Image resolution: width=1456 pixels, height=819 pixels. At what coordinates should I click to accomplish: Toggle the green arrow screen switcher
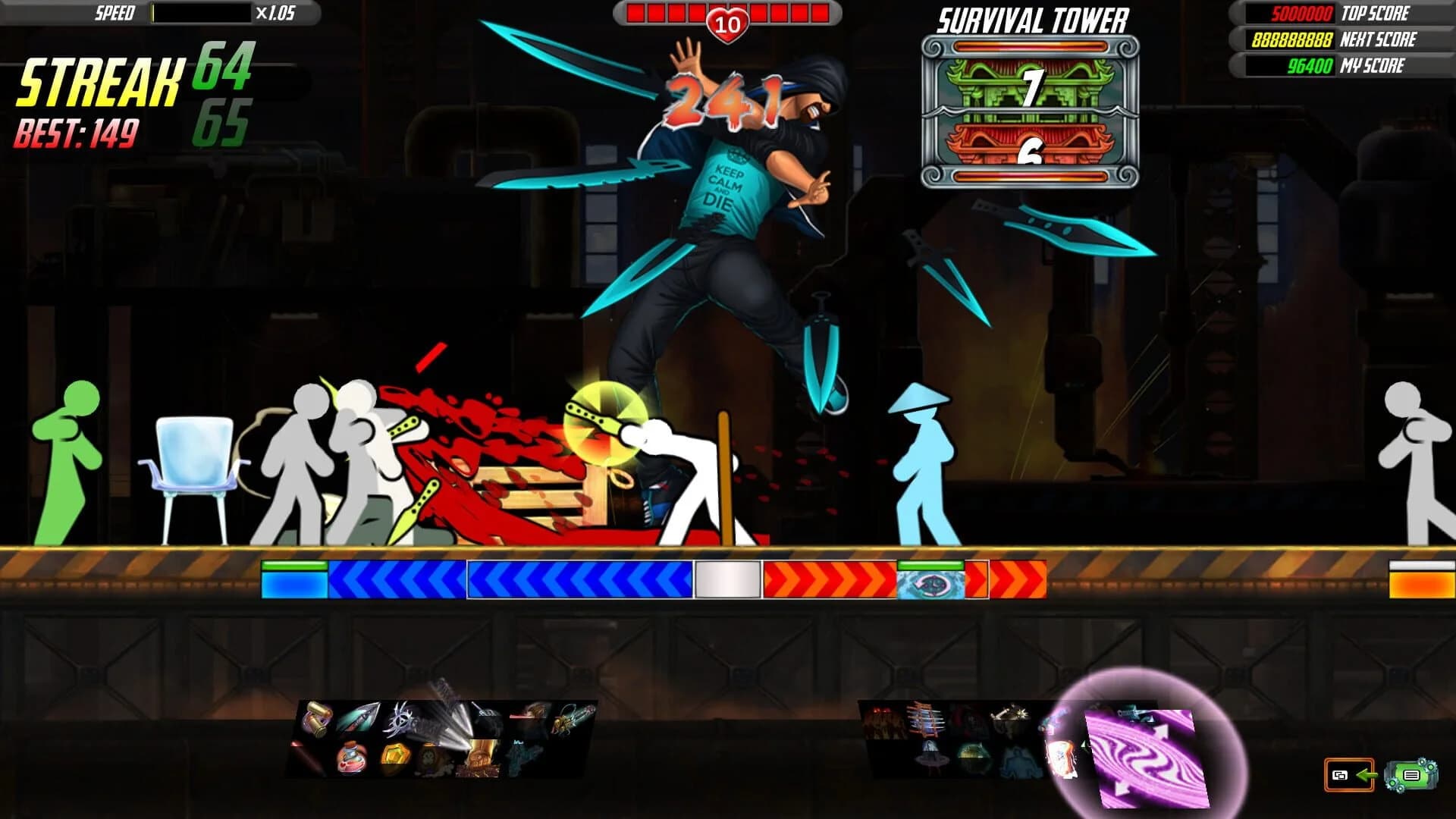click(x=1367, y=775)
